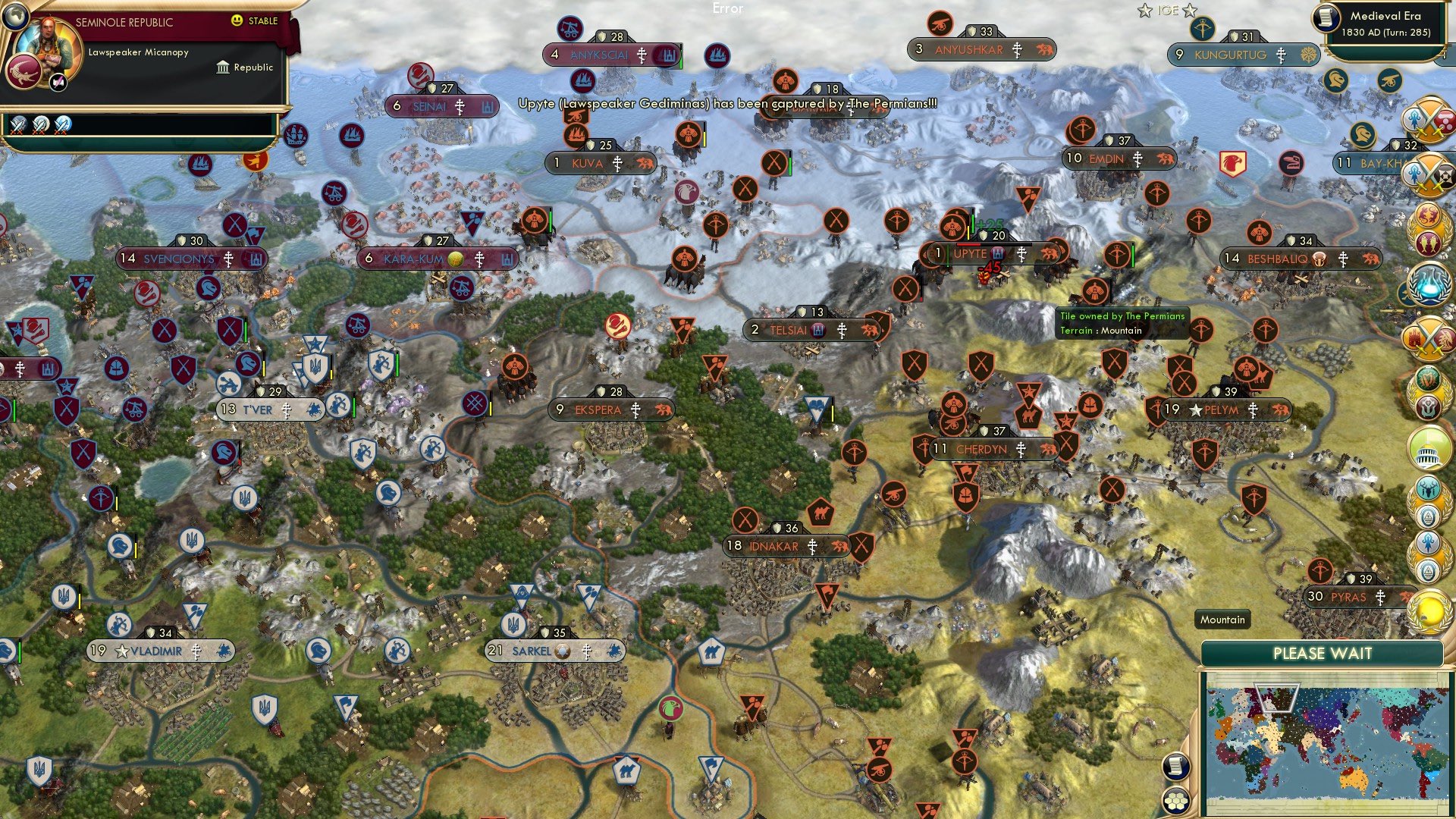Click the Error label at top center
Screen dimensions: 1456x819
coord(729,10)
